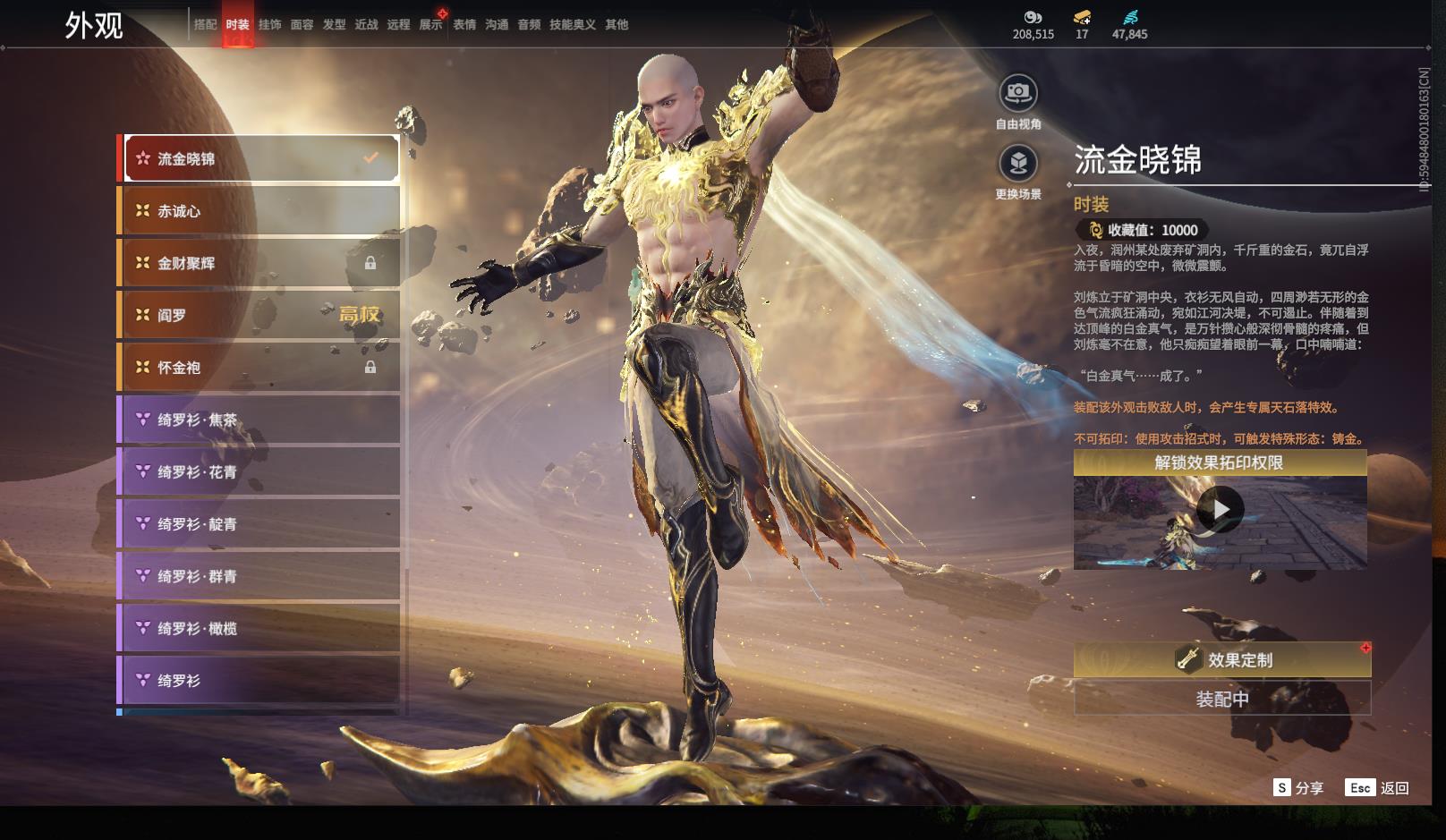Select the 怀金袍 outfit row

coord(259,368)
